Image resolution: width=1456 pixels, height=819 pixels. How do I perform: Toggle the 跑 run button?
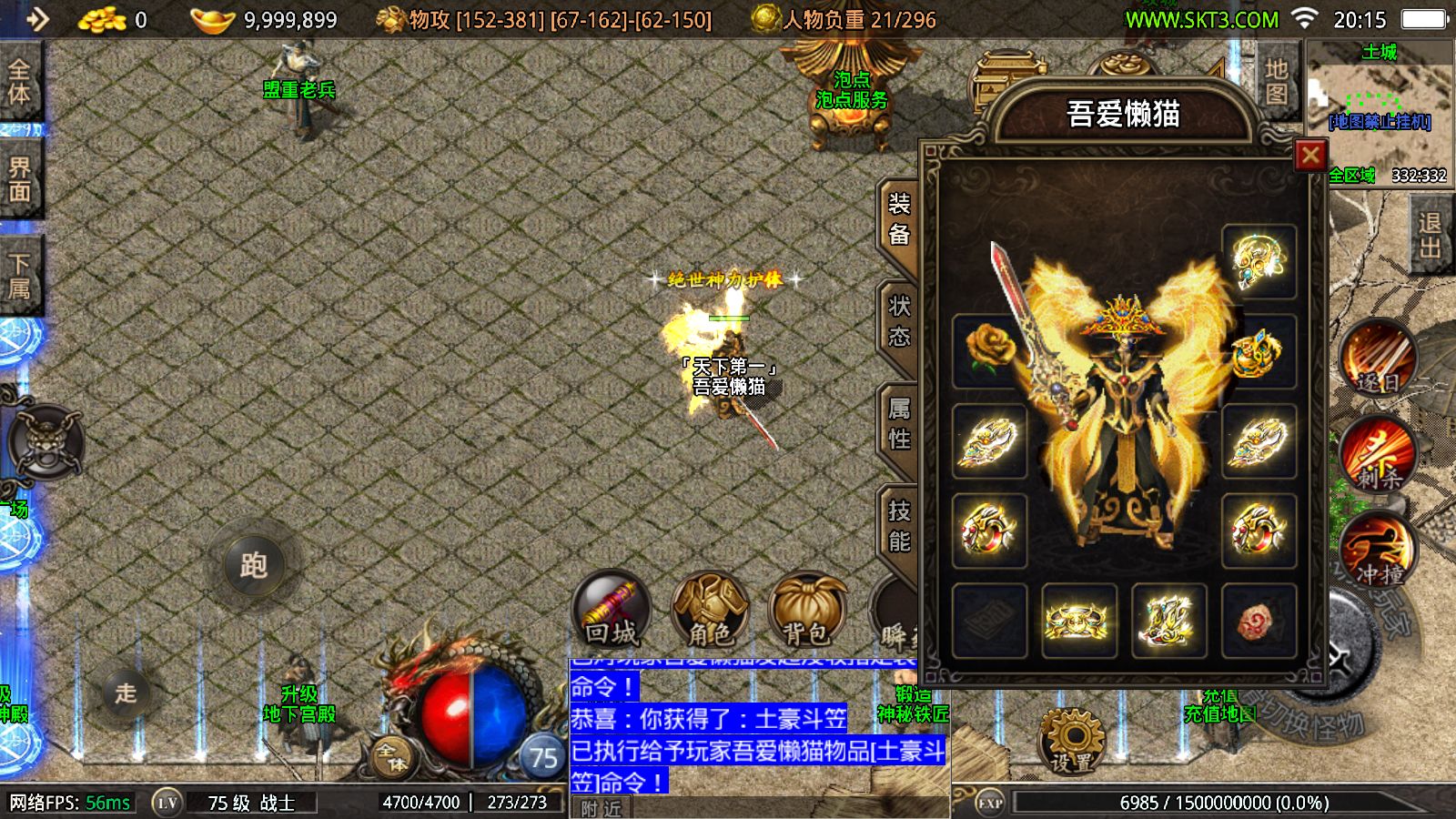(x=254, y=565)
